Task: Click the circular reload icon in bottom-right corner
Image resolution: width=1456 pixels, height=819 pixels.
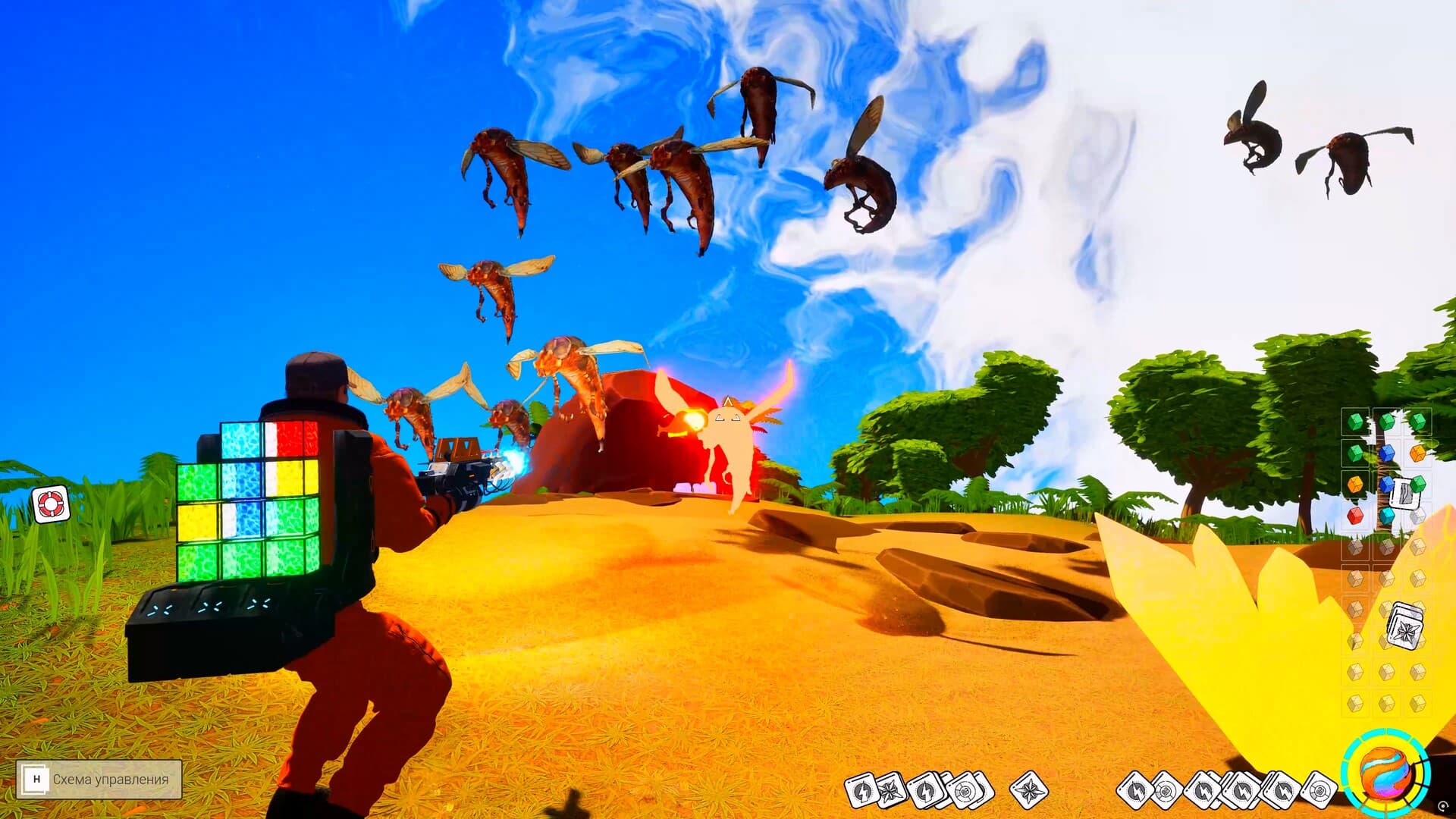Action: 1443,805
